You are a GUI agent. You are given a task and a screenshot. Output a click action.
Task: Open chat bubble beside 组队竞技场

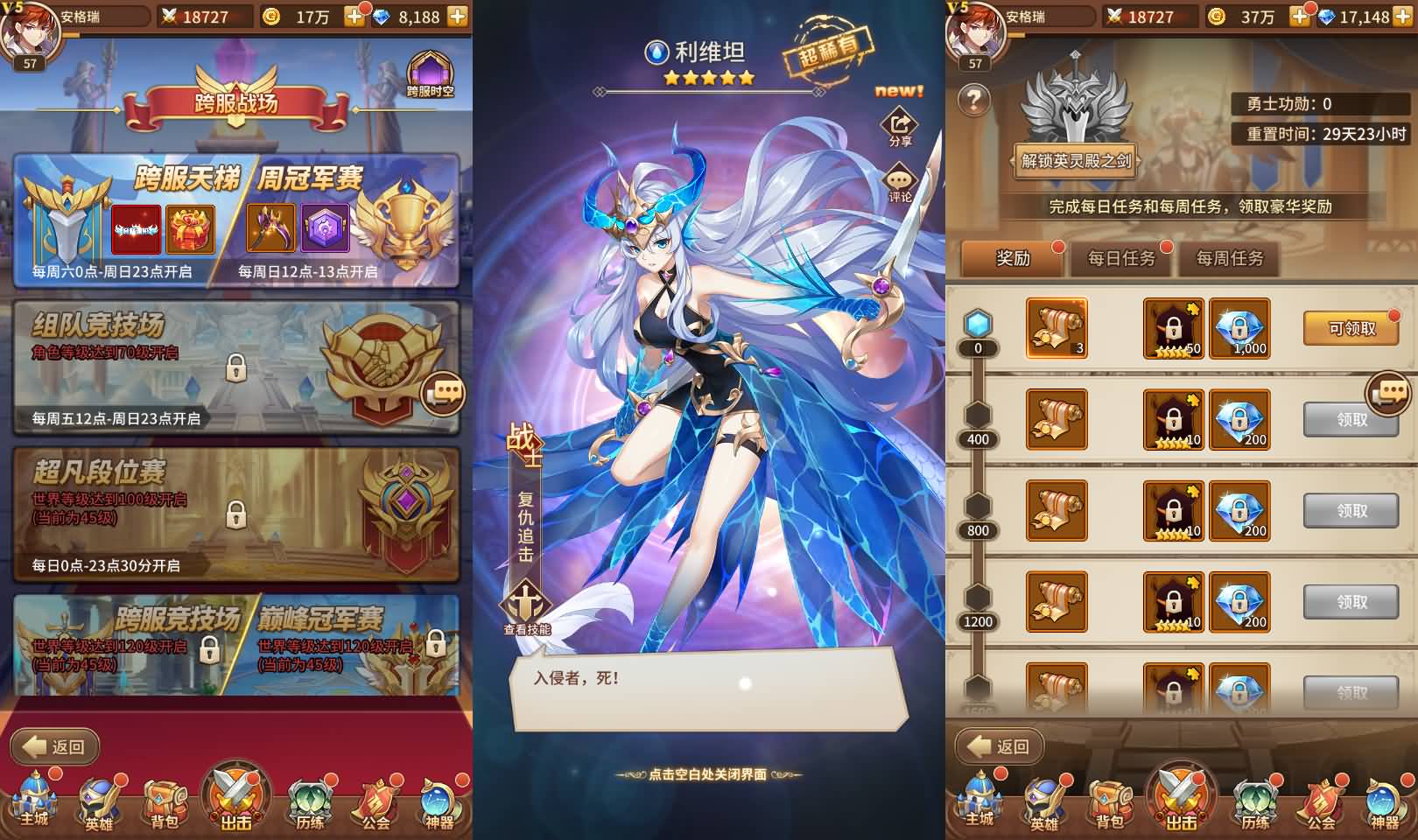click(445, 394)
